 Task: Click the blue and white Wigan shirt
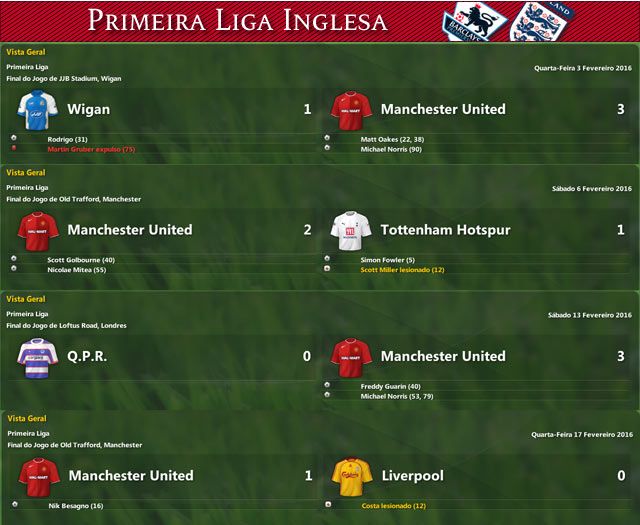[38, 109]
